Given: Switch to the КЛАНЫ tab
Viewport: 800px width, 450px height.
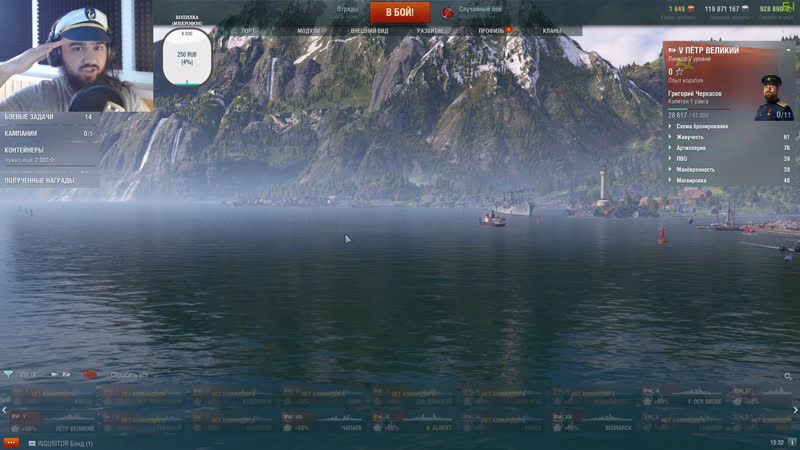Looking at the screenshot, I should [552, 31].
